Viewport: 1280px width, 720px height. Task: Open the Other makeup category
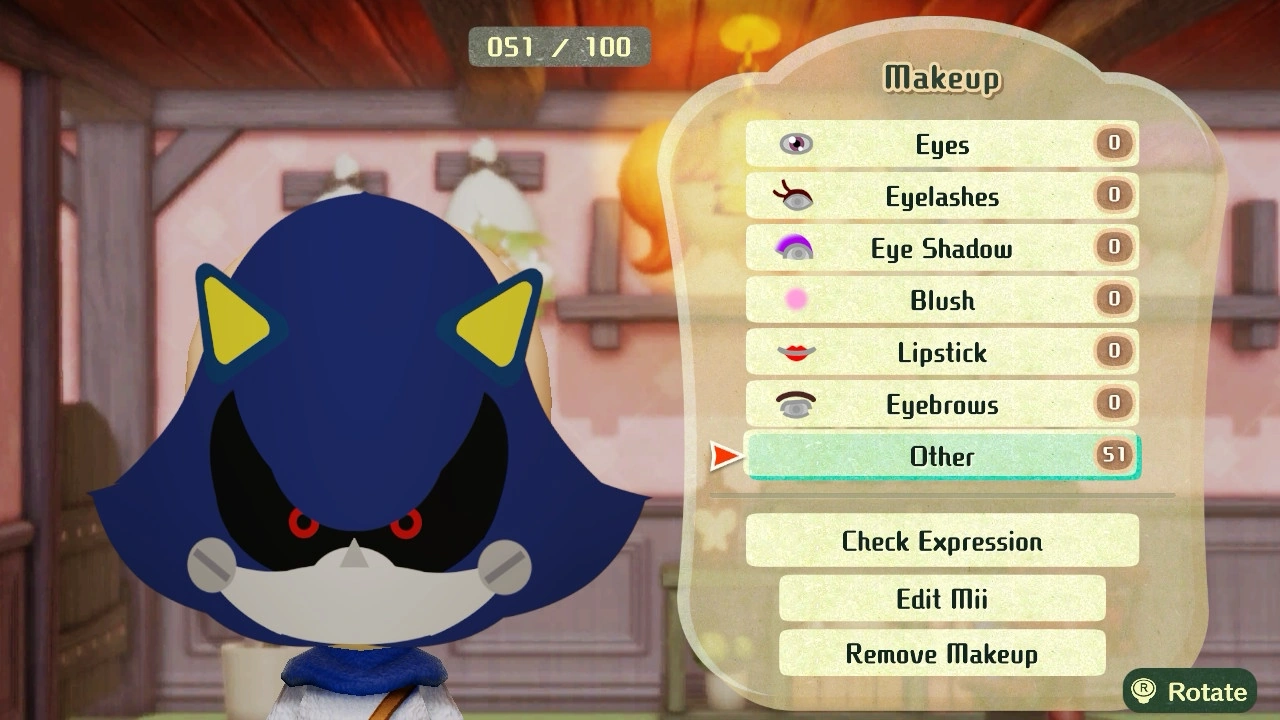click(x=945, y=457)
